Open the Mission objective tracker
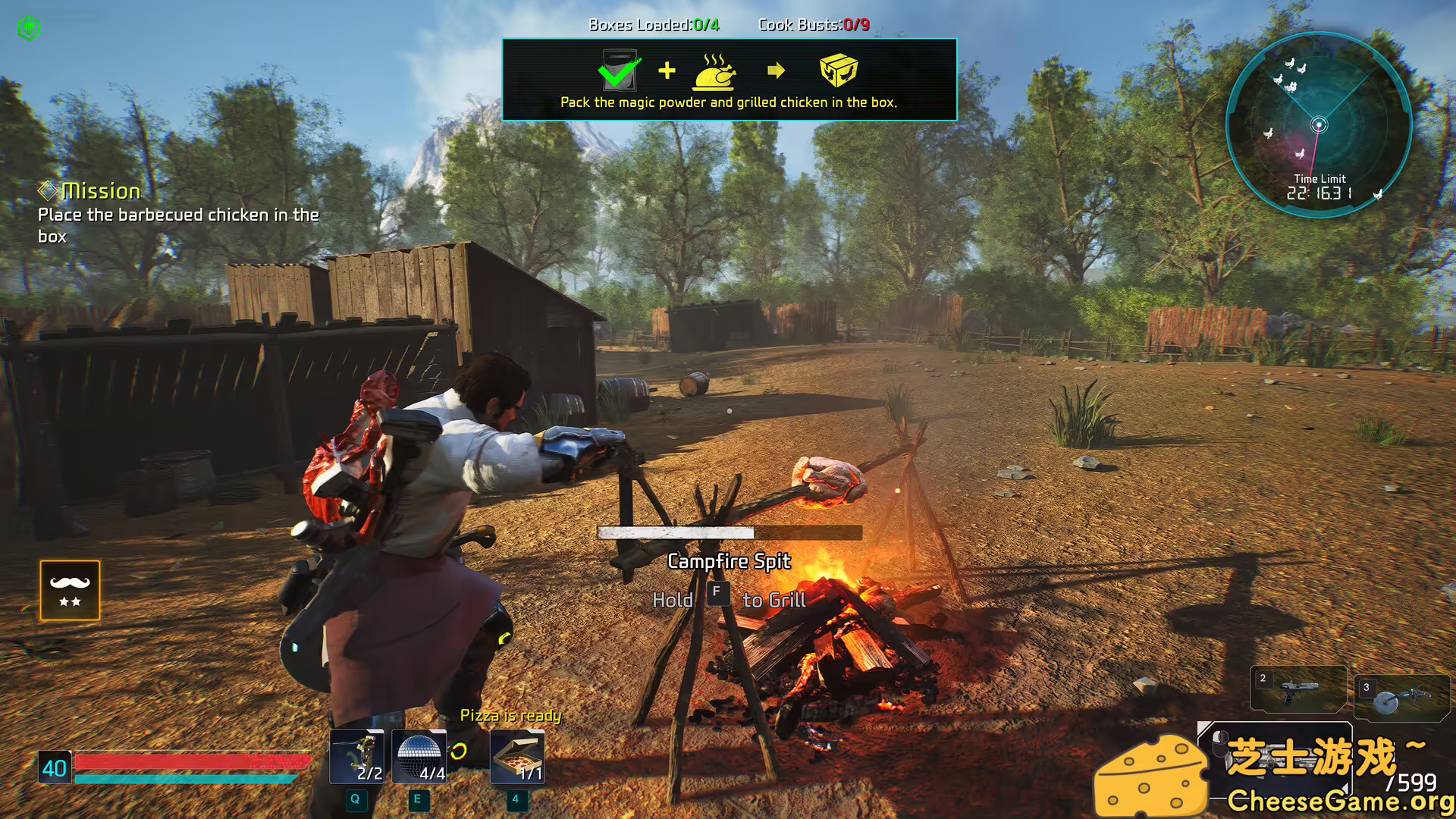1456x819 pixels. pyautogui.click(x=102, y=191)
